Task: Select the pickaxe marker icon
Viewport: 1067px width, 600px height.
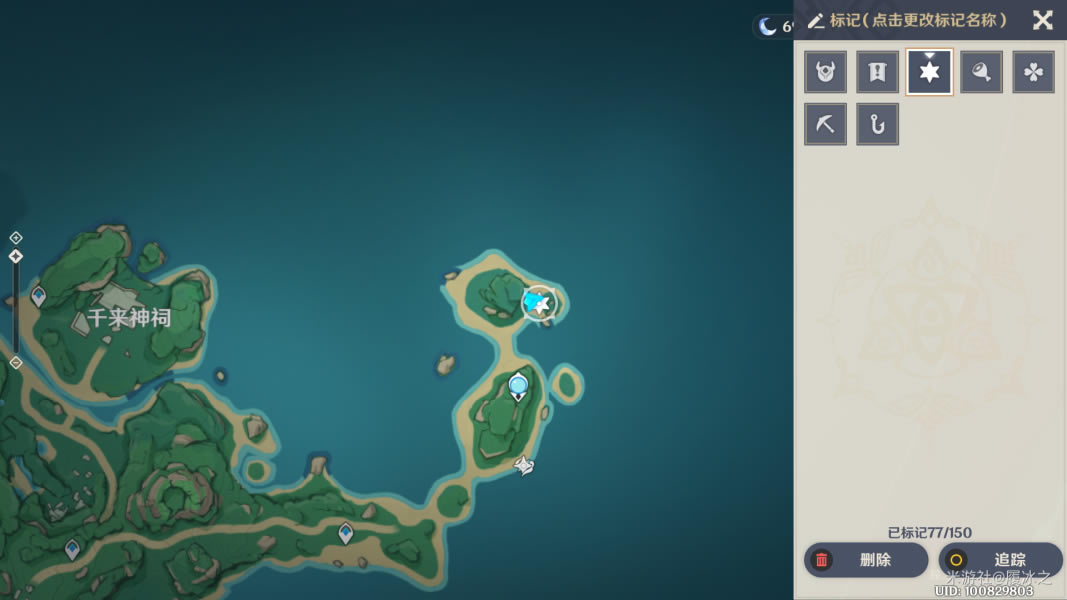Action: (x=825, y=124)
